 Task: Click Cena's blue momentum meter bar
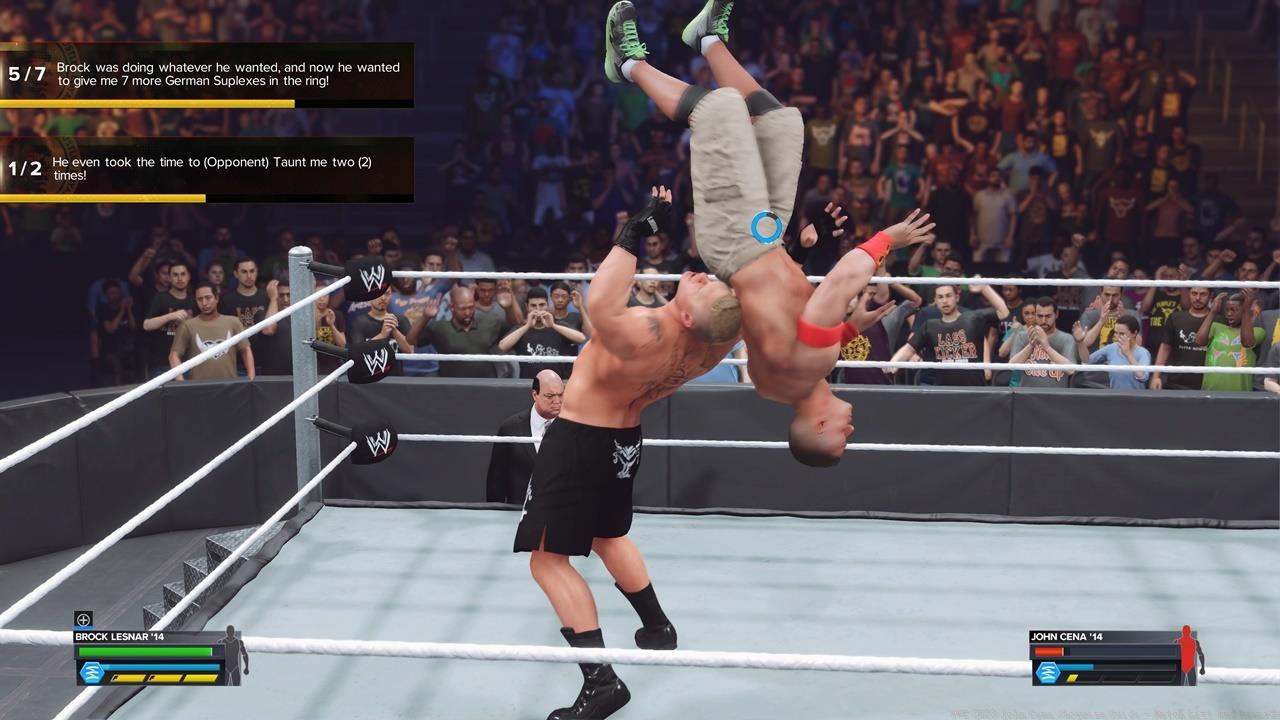click(1075, 666)
